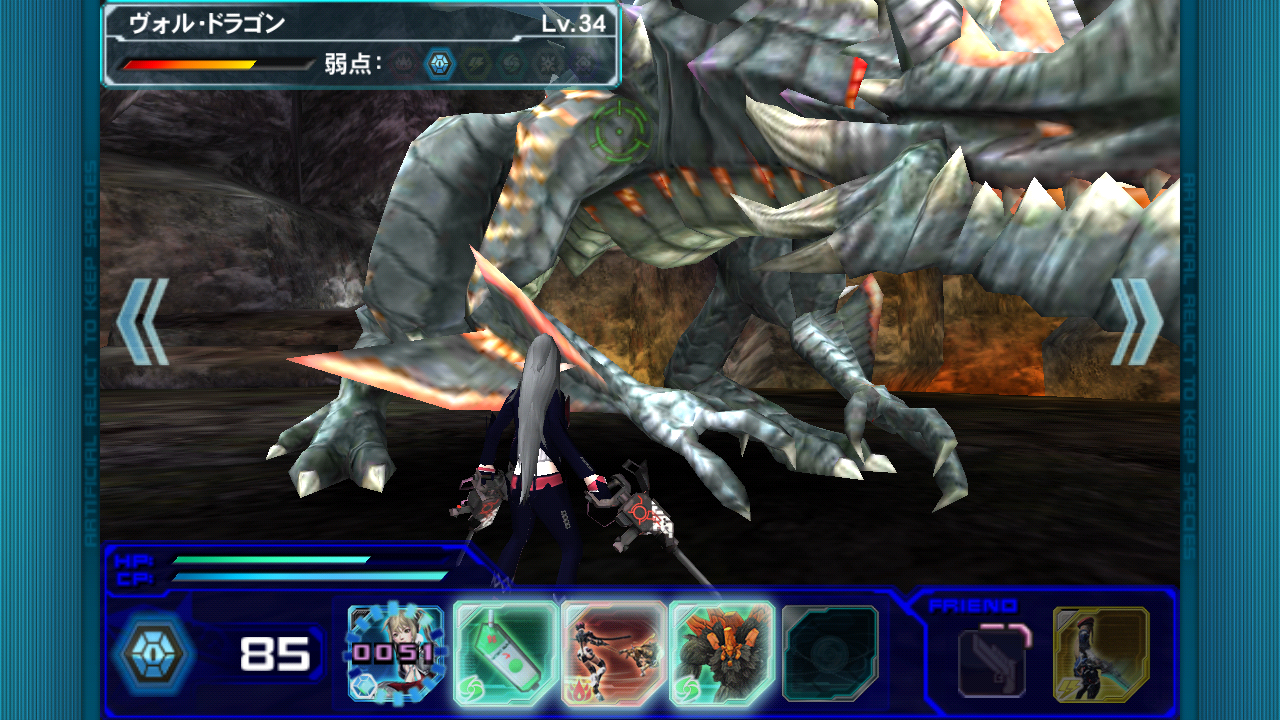Use the green canister item chip

tap(505, 653)
